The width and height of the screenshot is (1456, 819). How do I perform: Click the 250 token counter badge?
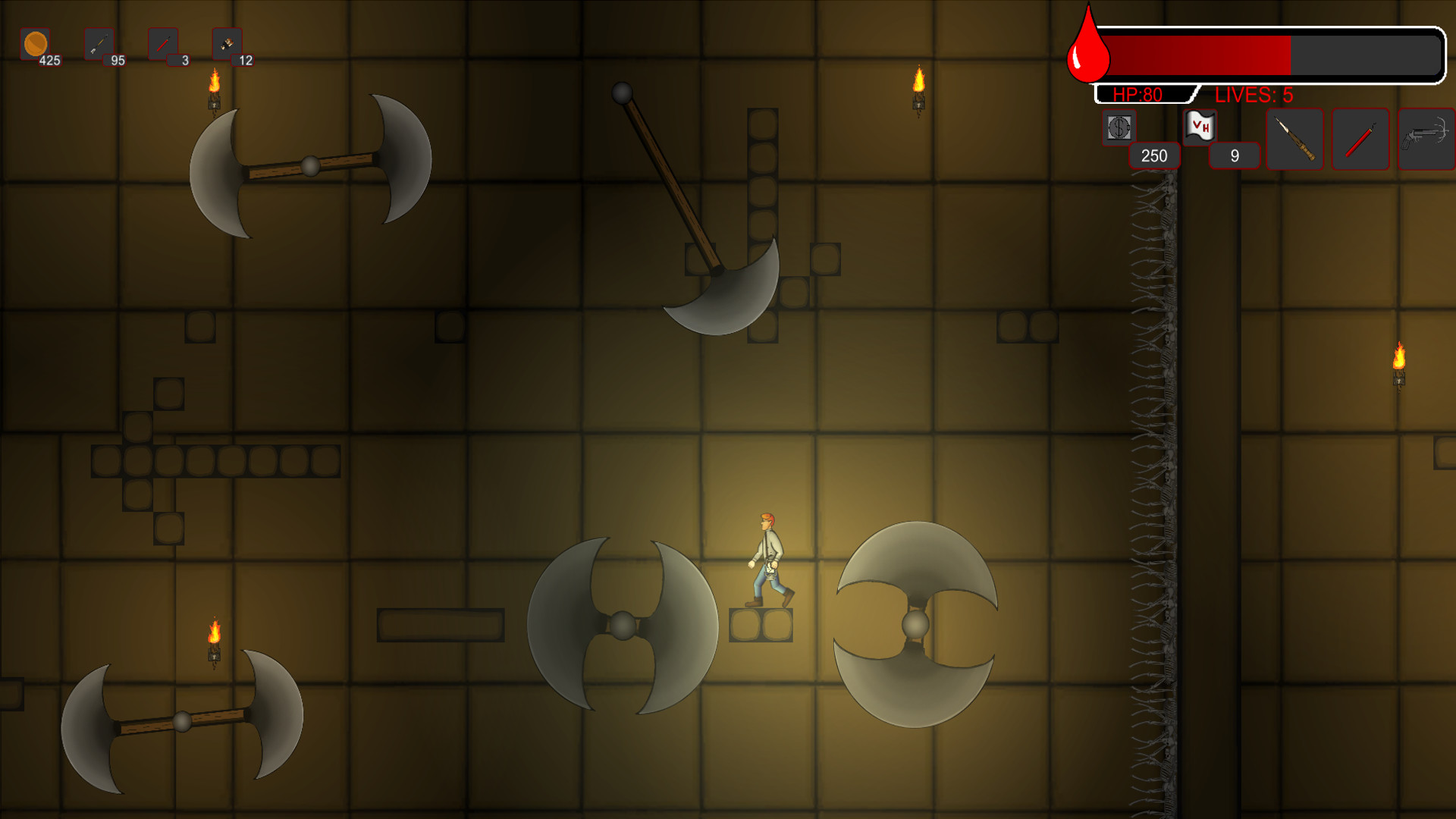1154,155
